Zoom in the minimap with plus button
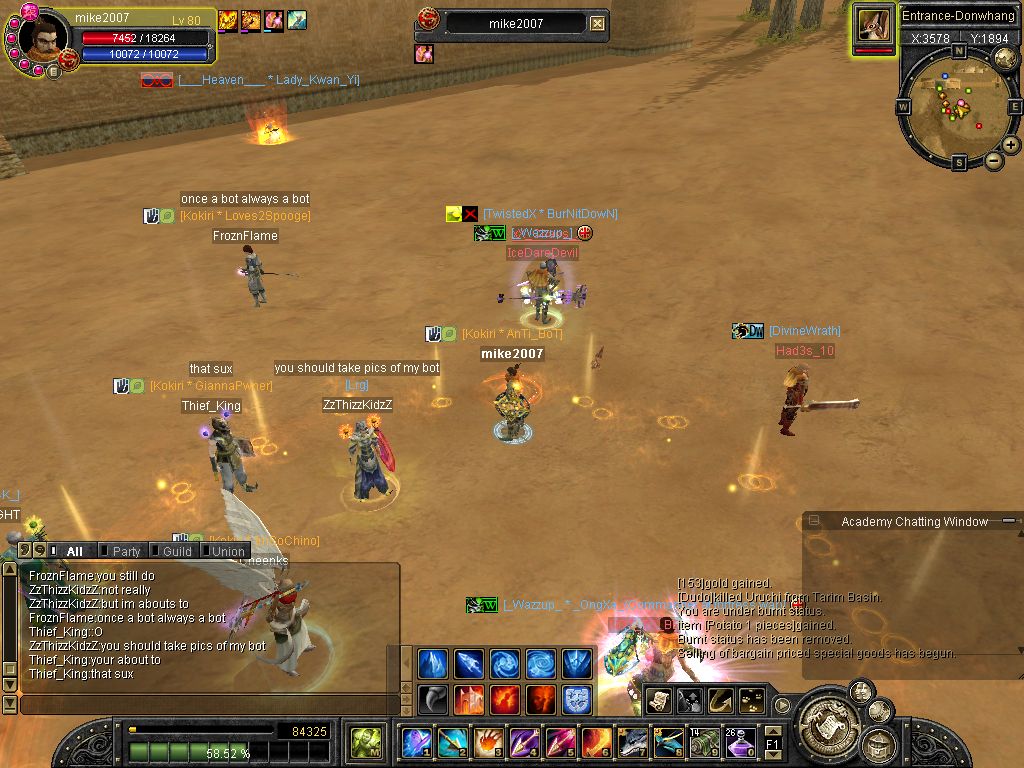This screenshot has width=1024, height=768. 1011,145
